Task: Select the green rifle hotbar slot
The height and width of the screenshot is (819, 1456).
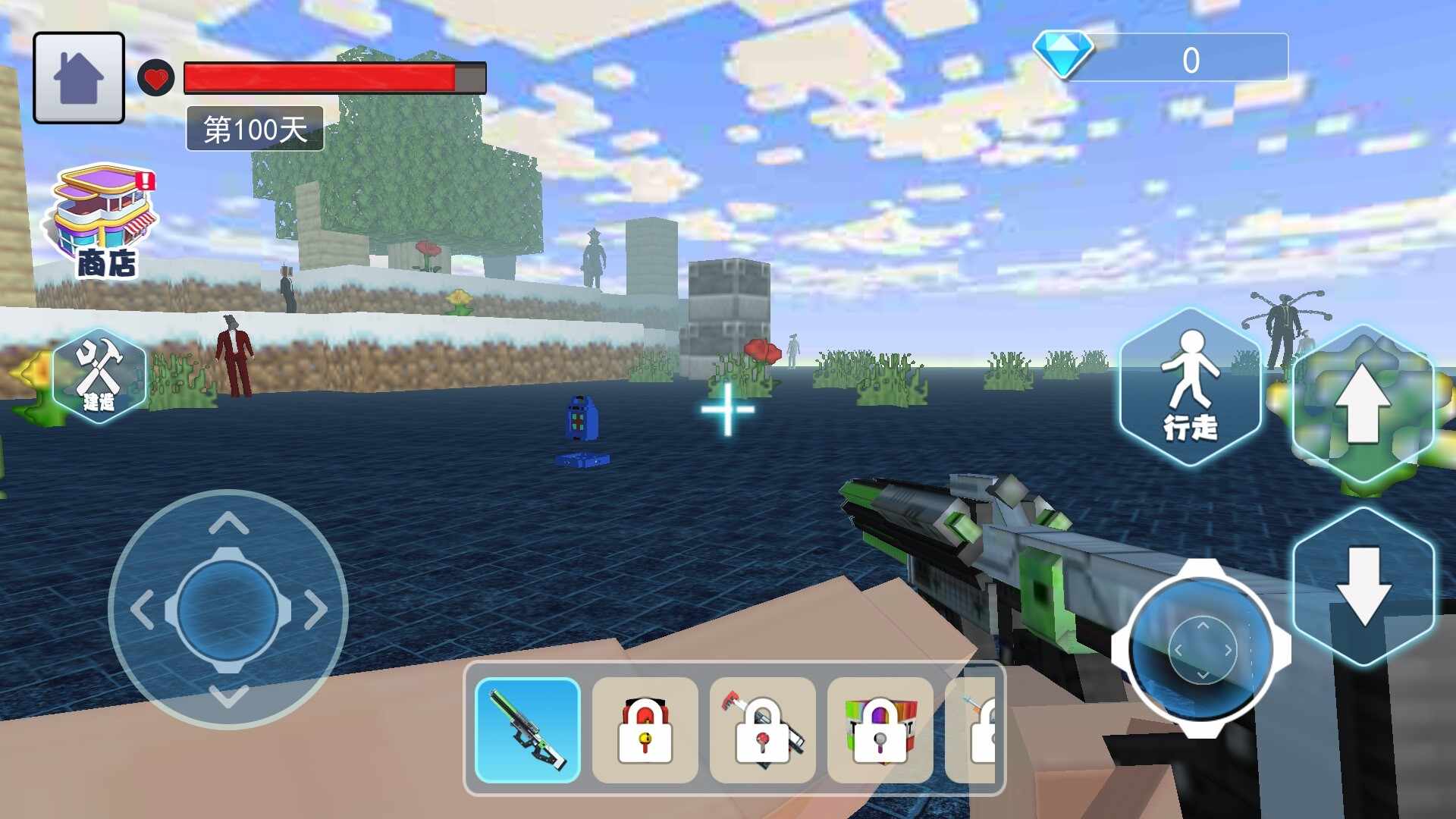Action: pos(528,730)
